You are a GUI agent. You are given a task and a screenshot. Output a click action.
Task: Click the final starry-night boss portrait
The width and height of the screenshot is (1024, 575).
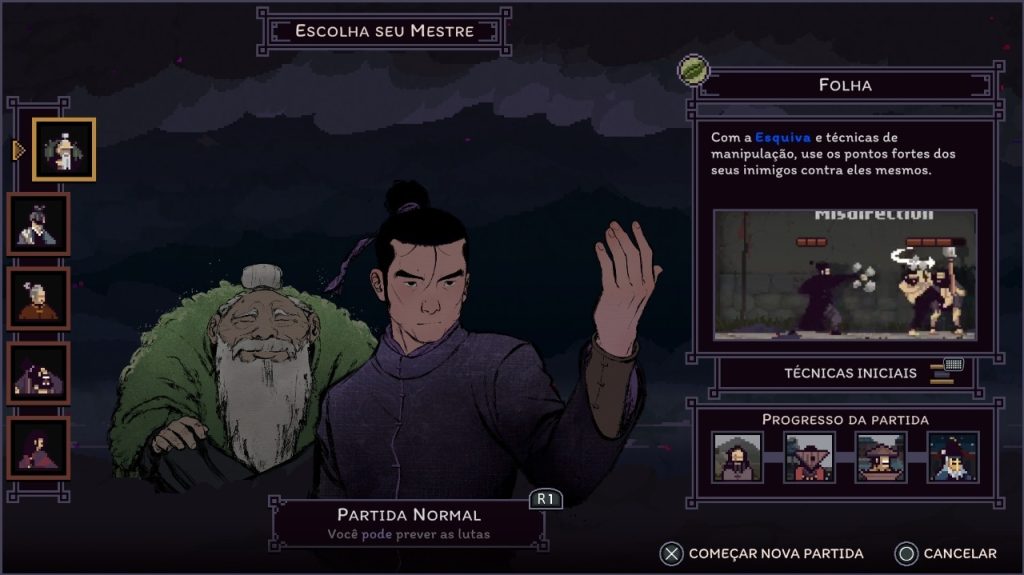[x=952, y=457]
